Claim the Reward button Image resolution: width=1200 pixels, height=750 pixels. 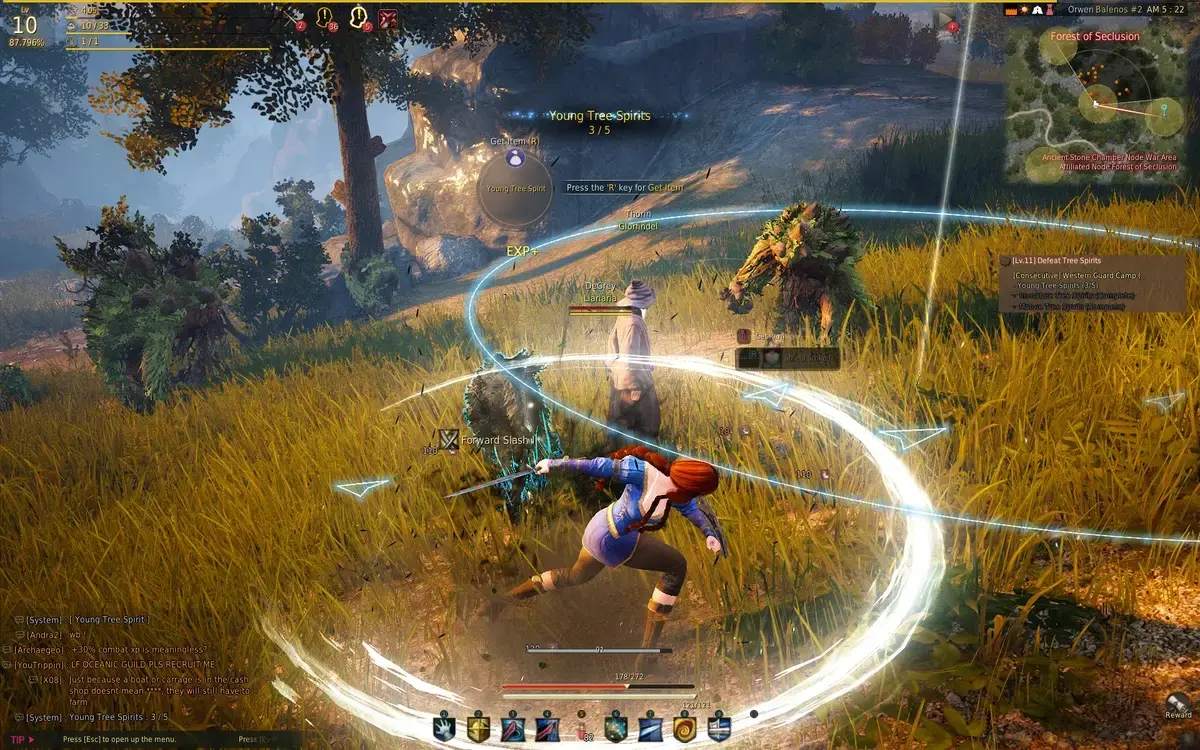[1178, 704]
